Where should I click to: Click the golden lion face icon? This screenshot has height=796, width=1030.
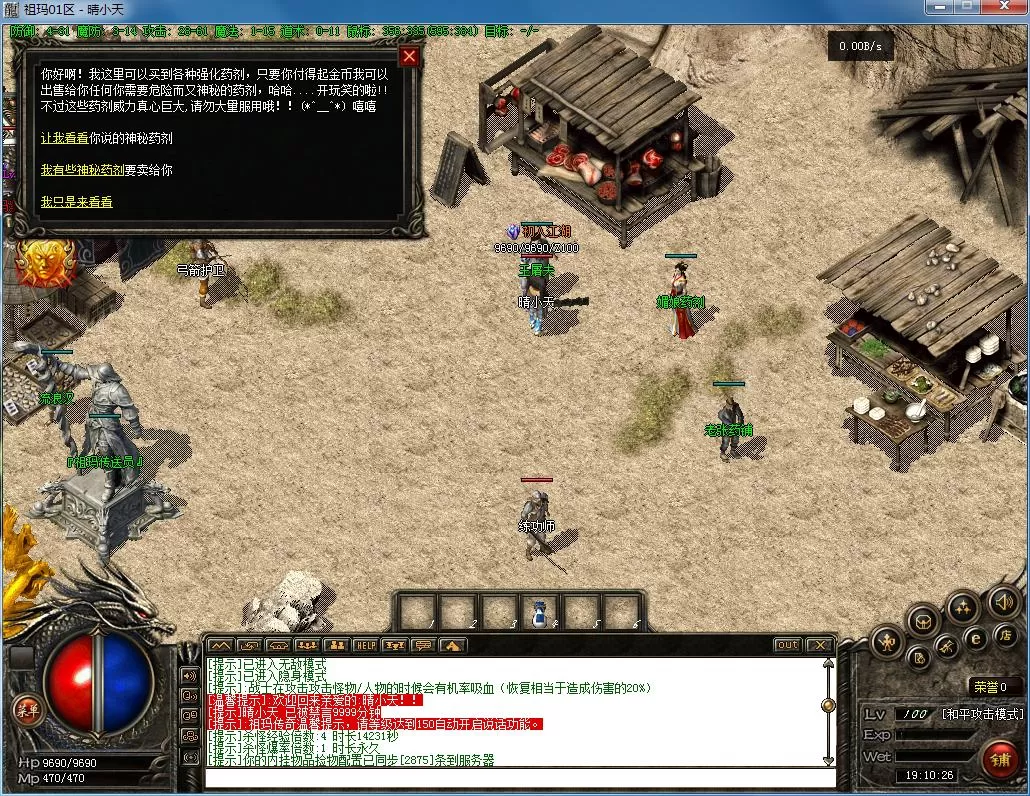click(x=39, y=262)
